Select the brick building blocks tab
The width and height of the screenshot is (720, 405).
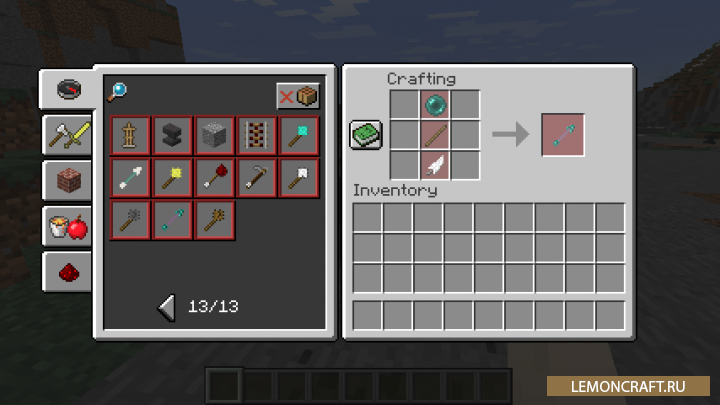pos(69,181)
